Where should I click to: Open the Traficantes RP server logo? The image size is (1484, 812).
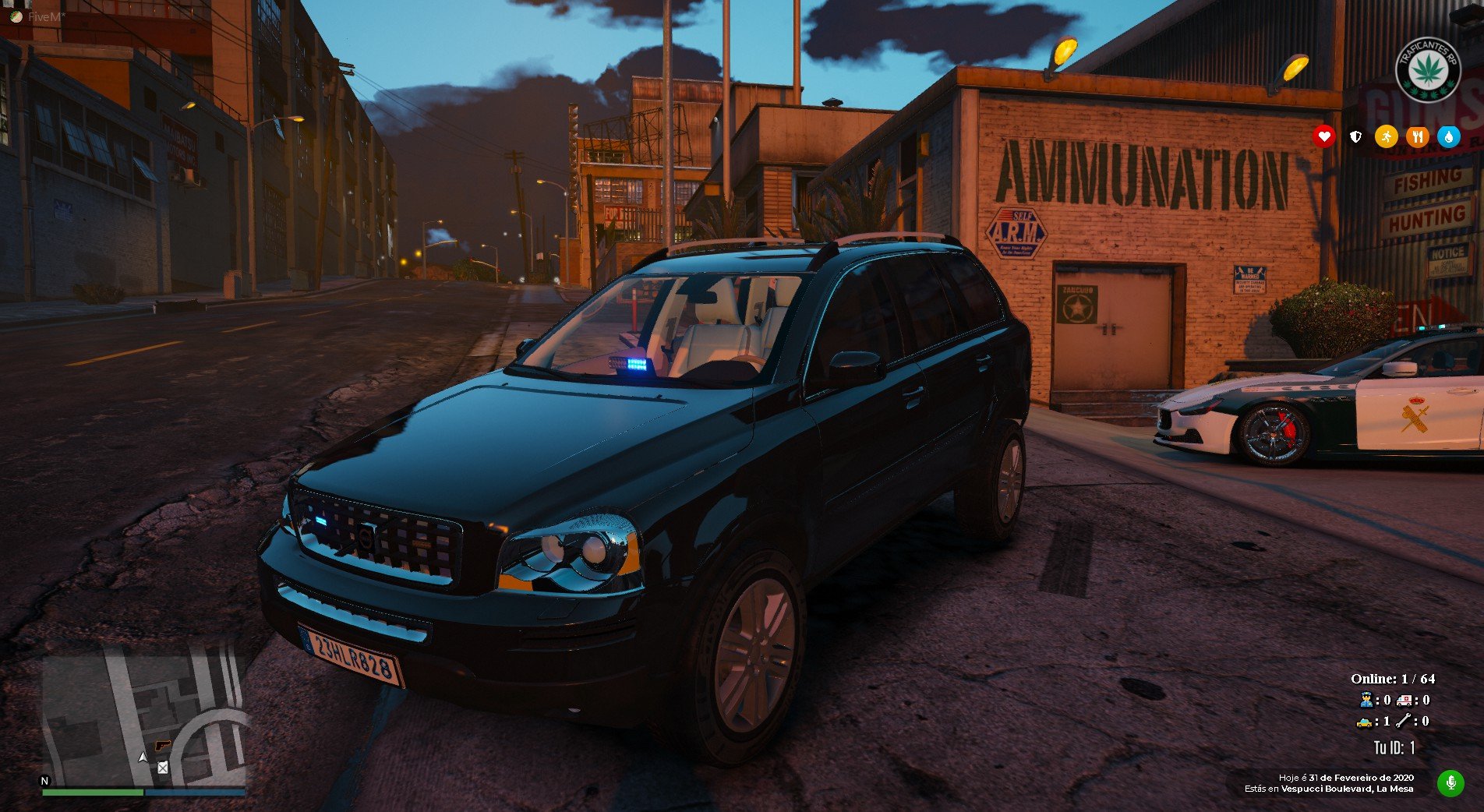(1427, 69)
